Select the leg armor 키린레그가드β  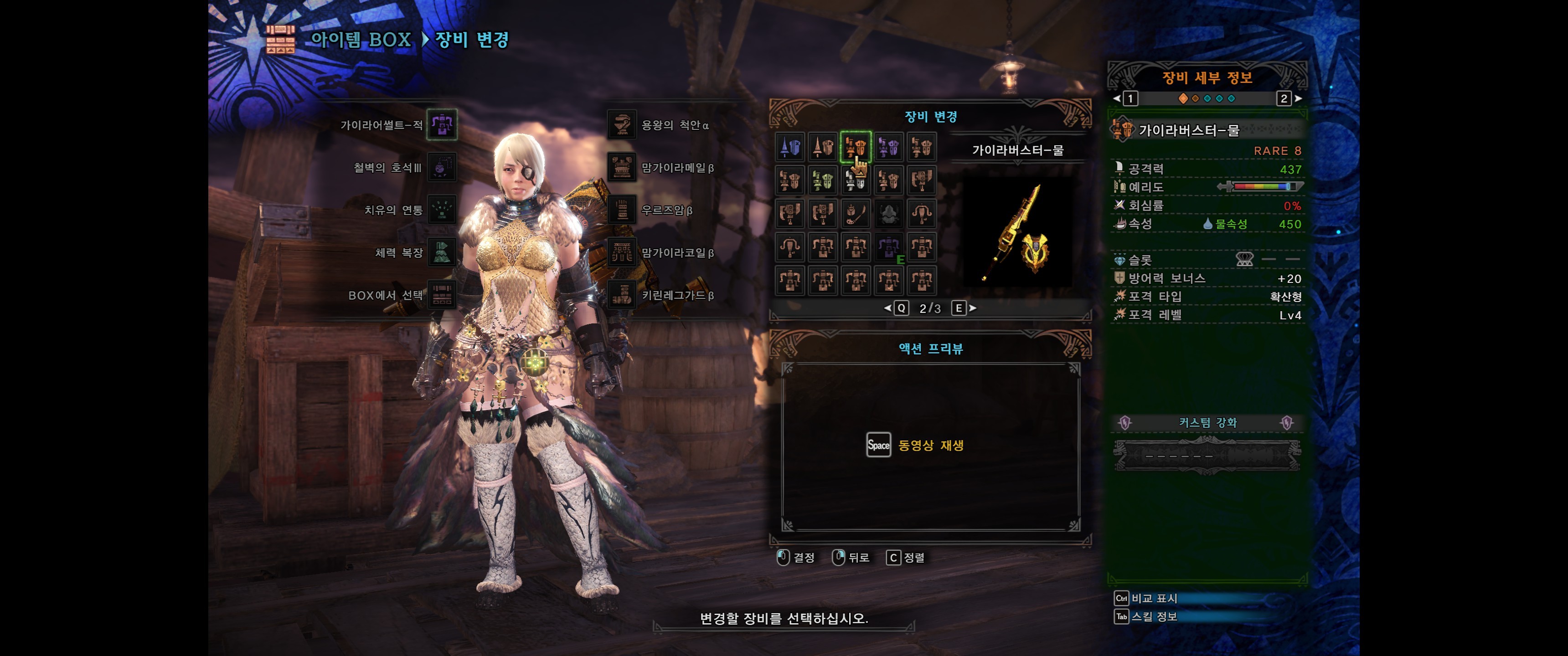[x=622, y=295]
